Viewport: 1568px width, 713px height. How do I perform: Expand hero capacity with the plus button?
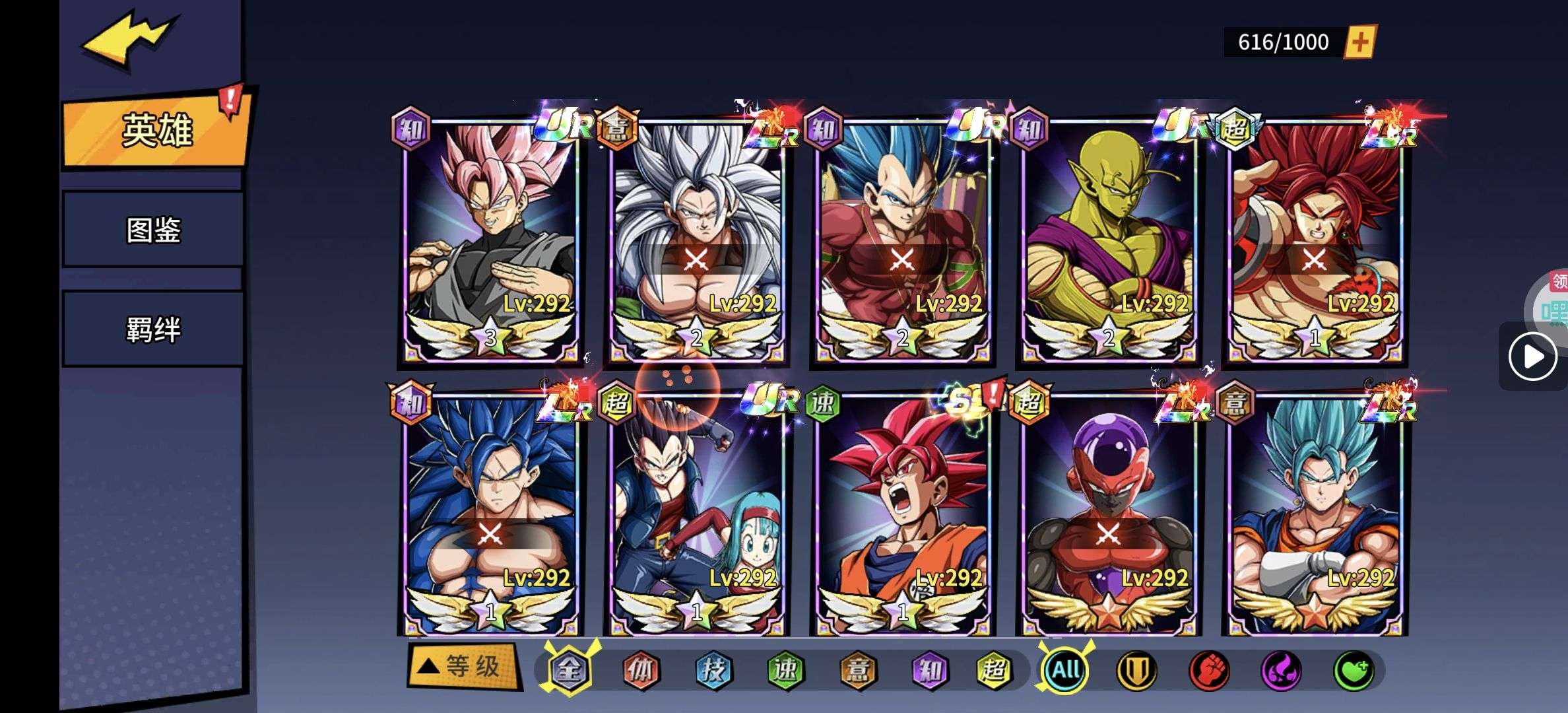pos(1360,42)
